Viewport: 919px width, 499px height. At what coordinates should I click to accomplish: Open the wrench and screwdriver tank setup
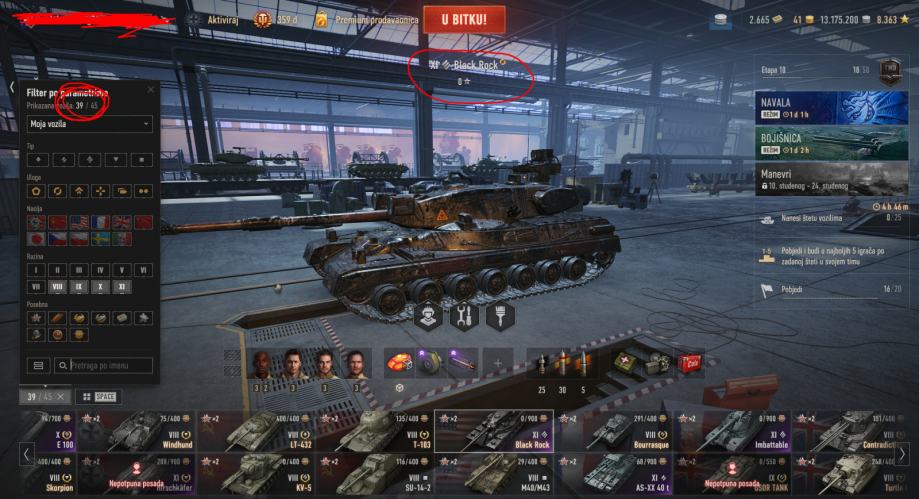click(x=463, y=316)
